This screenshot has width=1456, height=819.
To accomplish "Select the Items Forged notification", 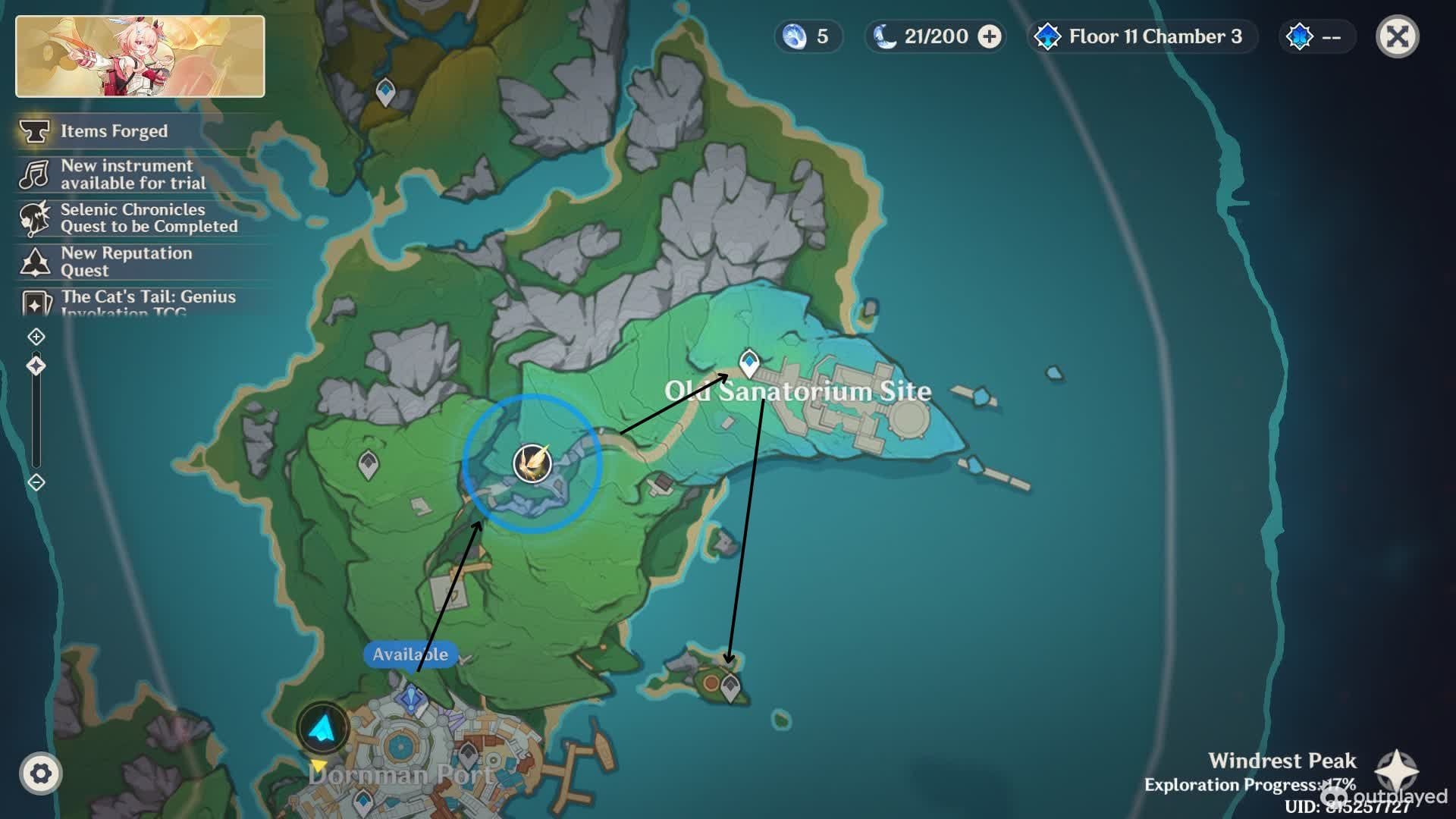I will 114,131.
